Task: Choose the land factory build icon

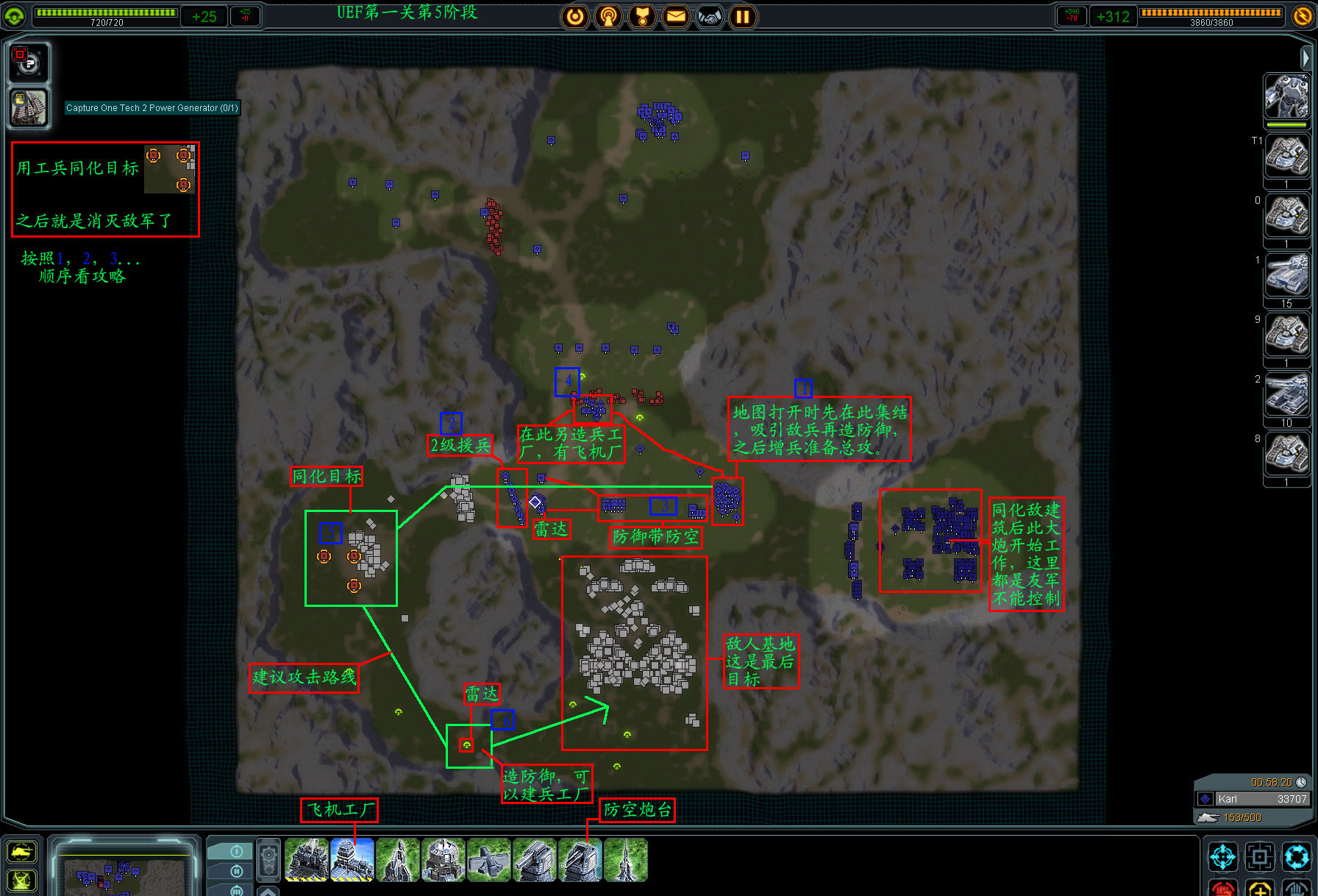Action: [x=307, y=859]
